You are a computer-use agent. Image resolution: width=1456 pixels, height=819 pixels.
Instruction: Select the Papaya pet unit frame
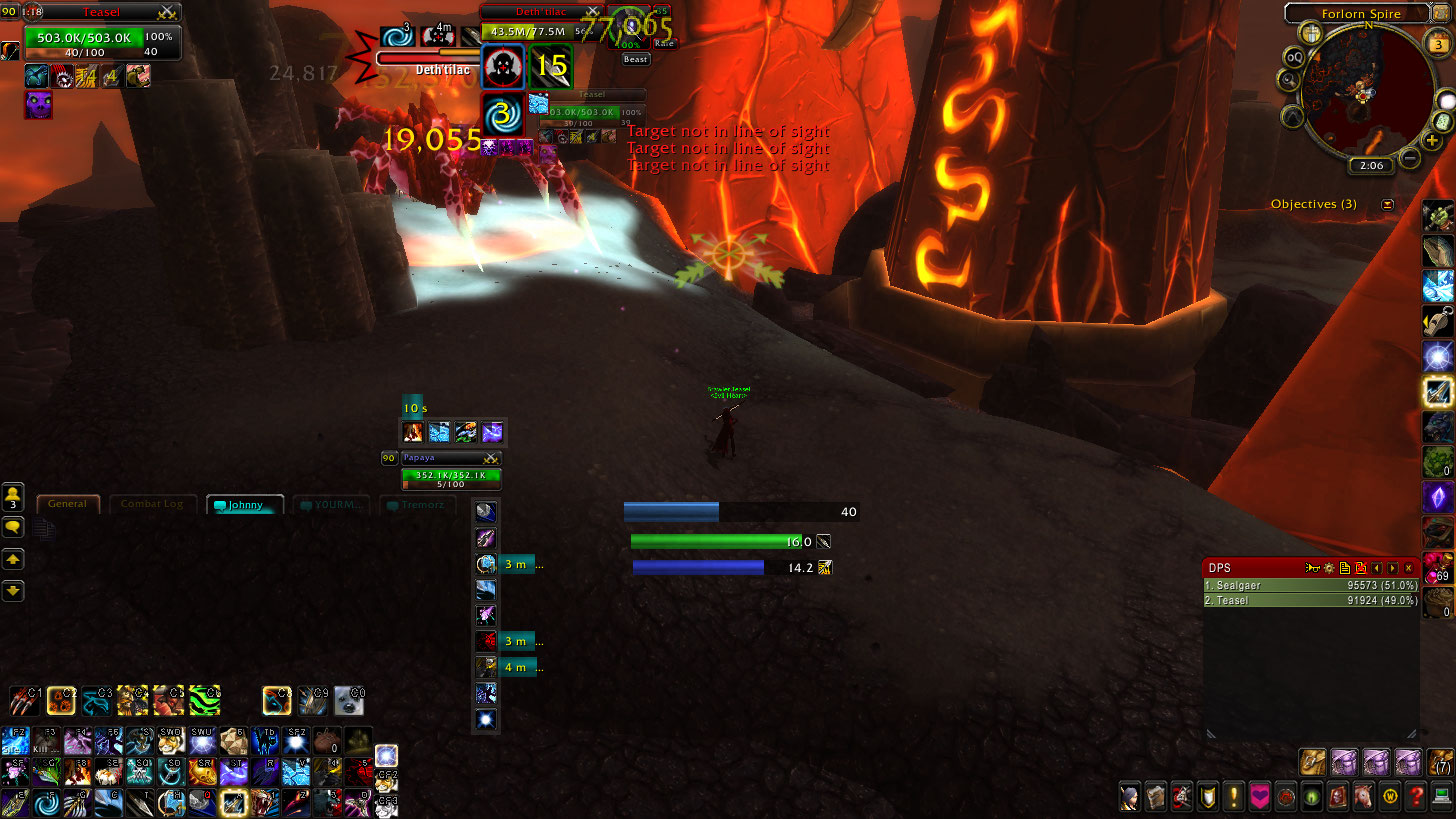point(450,475)
